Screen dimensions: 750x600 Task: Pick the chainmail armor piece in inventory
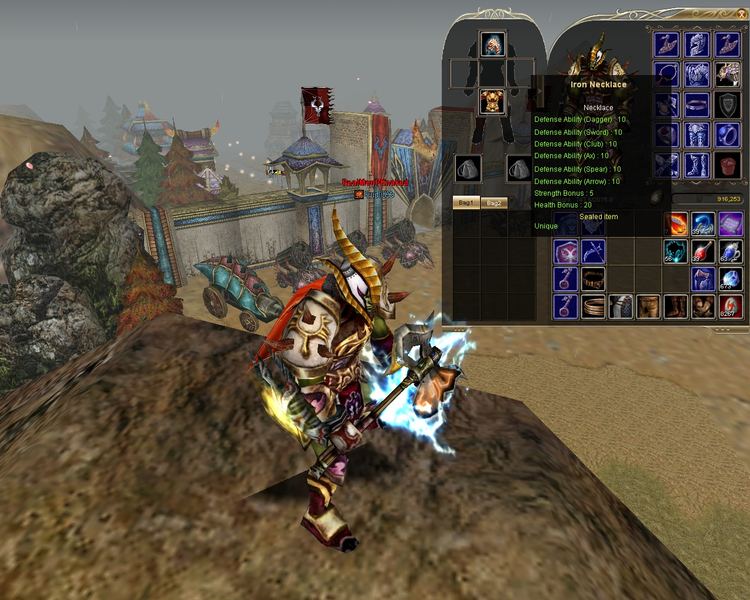click(x=621, y=306)
